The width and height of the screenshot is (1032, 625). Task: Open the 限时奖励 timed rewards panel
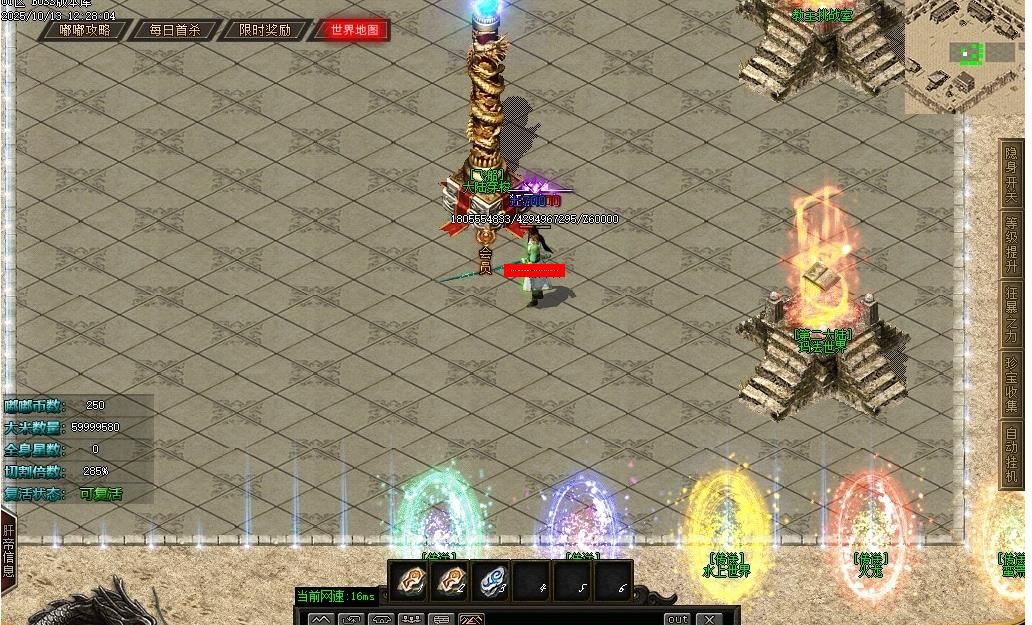point(265,30)
